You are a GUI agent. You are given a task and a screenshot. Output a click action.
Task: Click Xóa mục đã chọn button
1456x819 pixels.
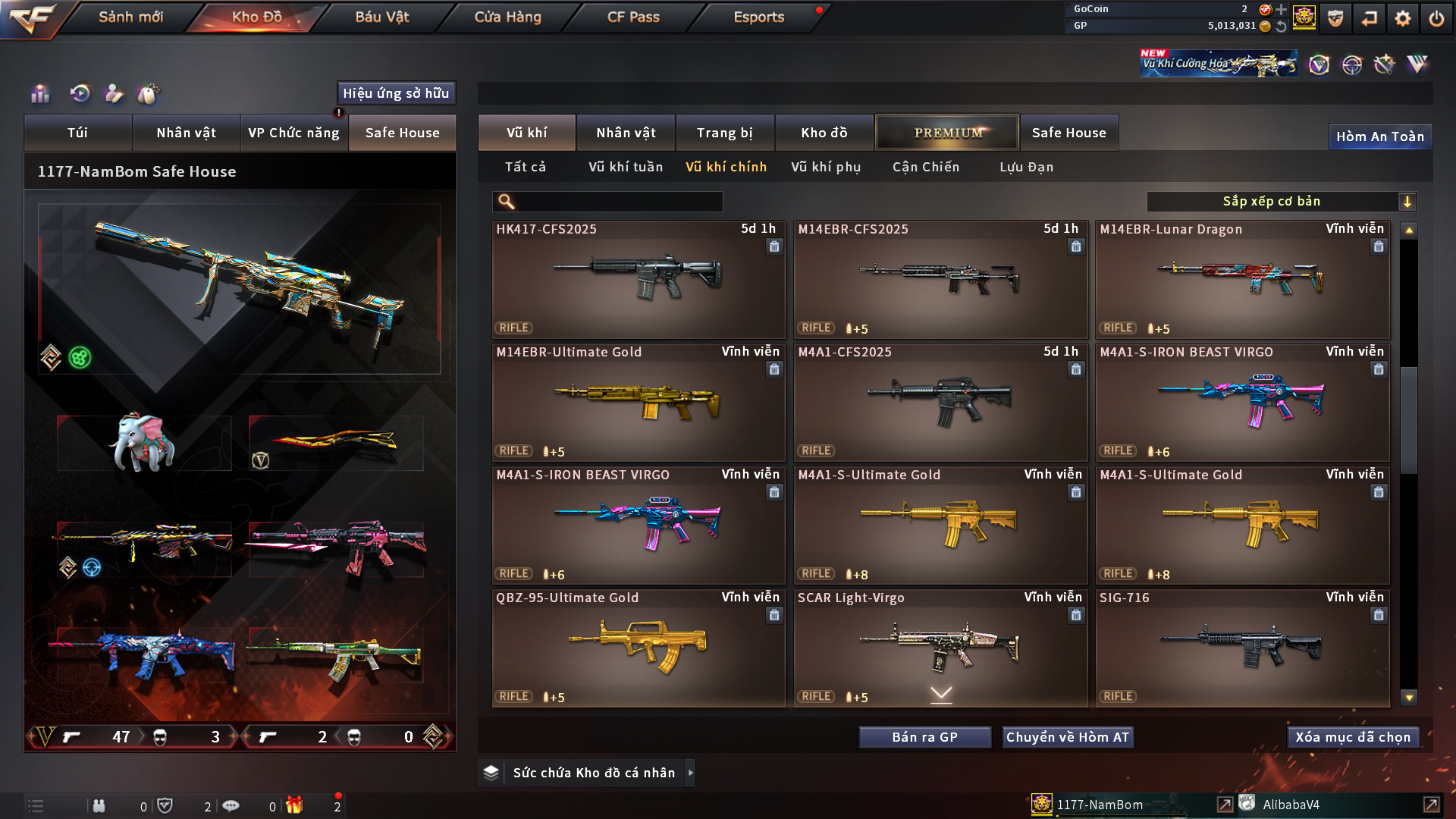click(x=1353, y=737)
